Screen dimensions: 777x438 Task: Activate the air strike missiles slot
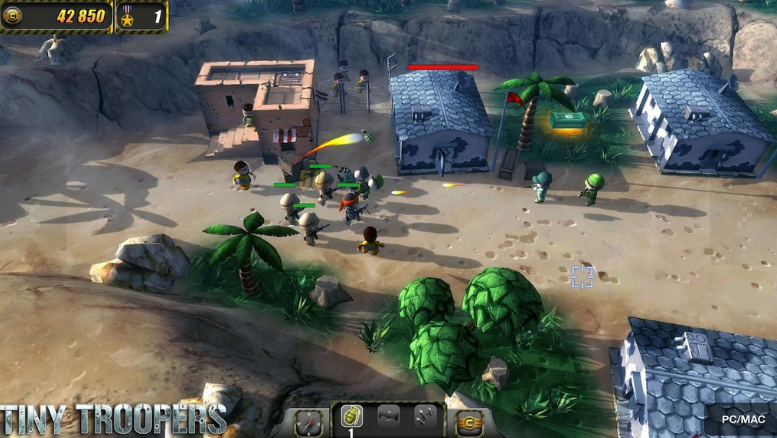(x=425, y=418)
